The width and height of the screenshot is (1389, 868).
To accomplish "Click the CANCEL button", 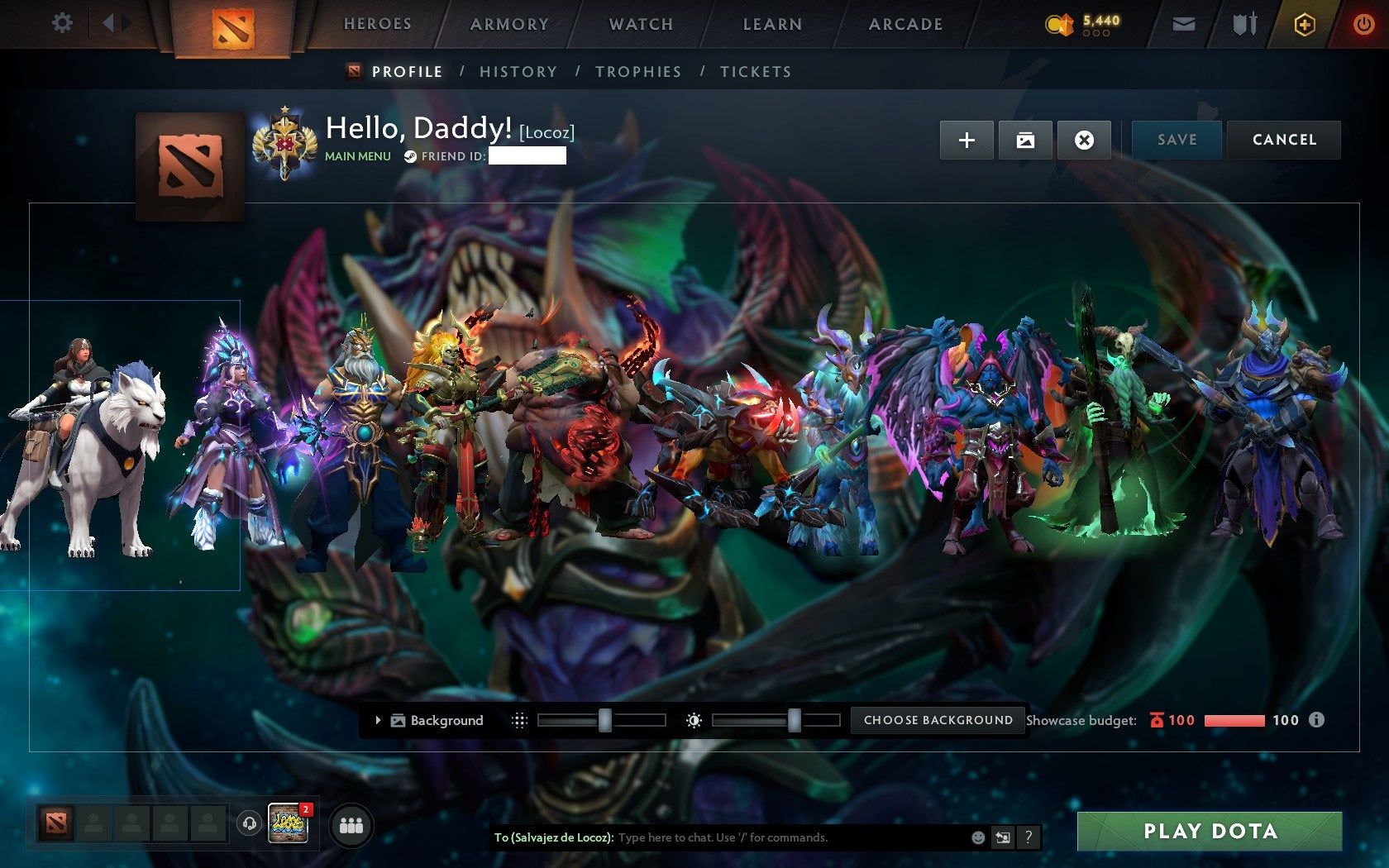I will pyautogui.click(x=1283, y=140).
